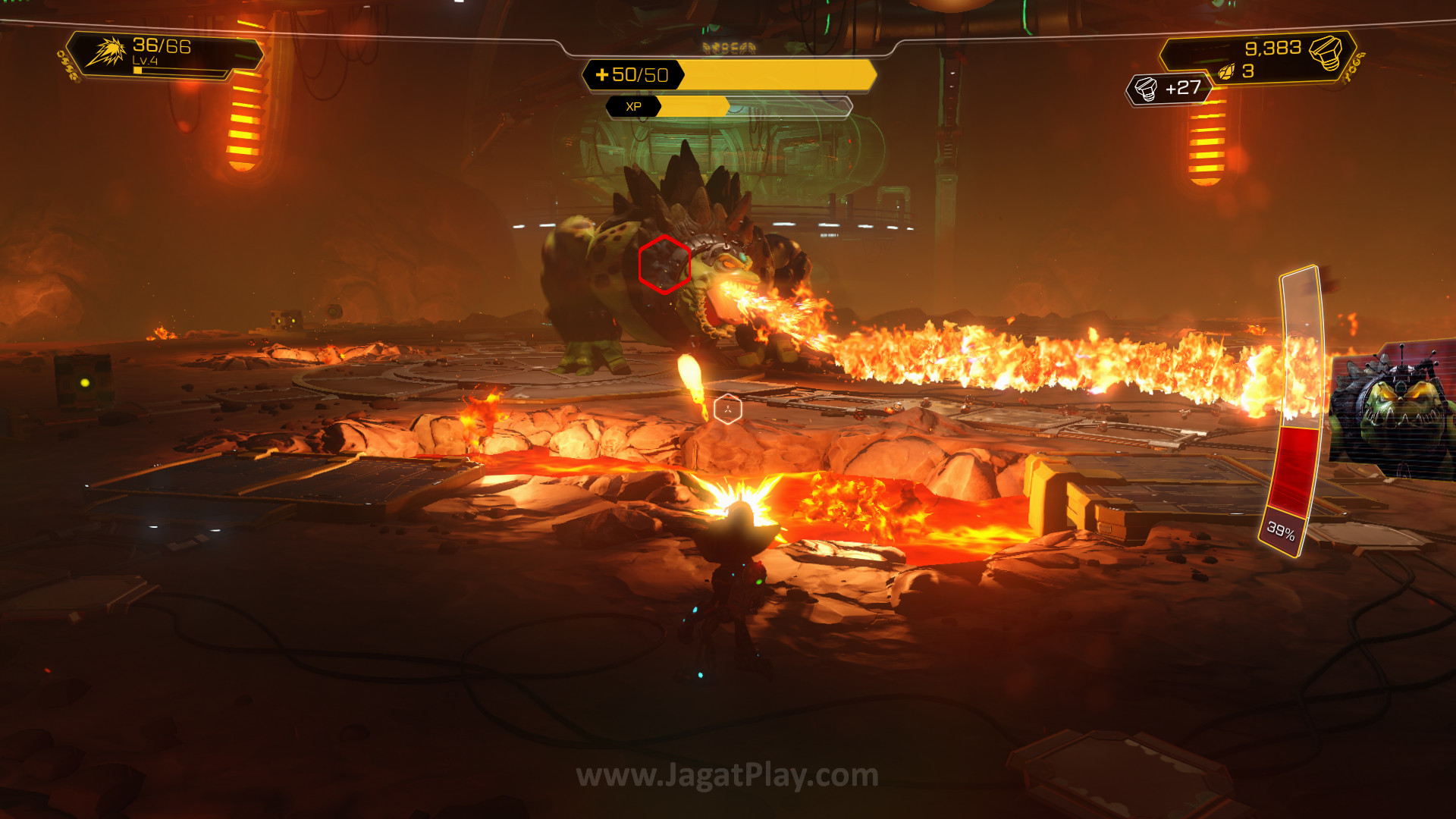
Task: Select the boss portrait beside the health gauge
Action: [x=1394, y=409]
